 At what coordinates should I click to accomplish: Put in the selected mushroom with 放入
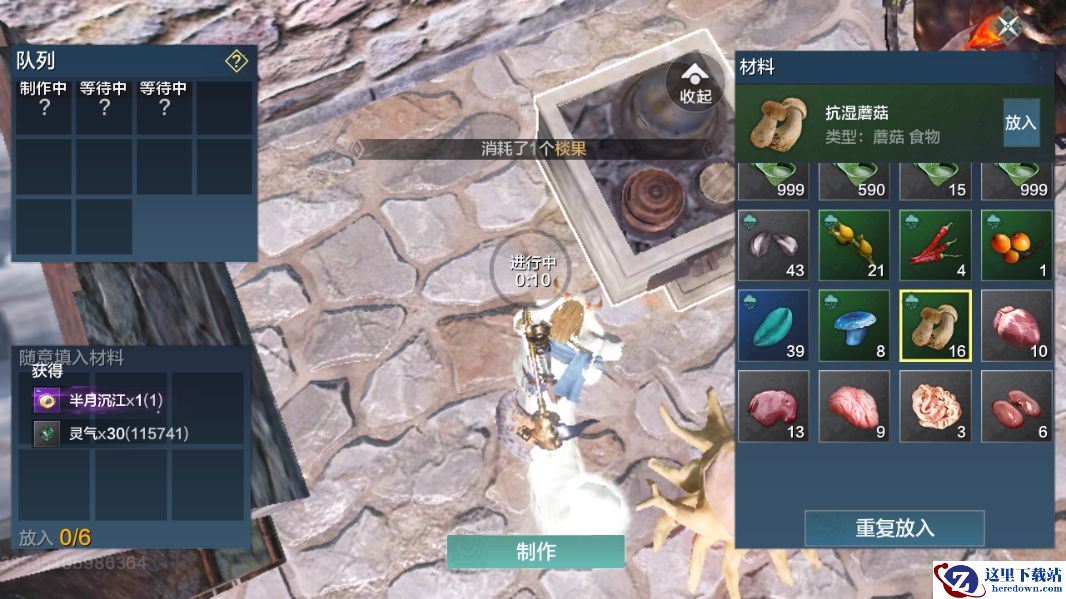pos(1020,123)
